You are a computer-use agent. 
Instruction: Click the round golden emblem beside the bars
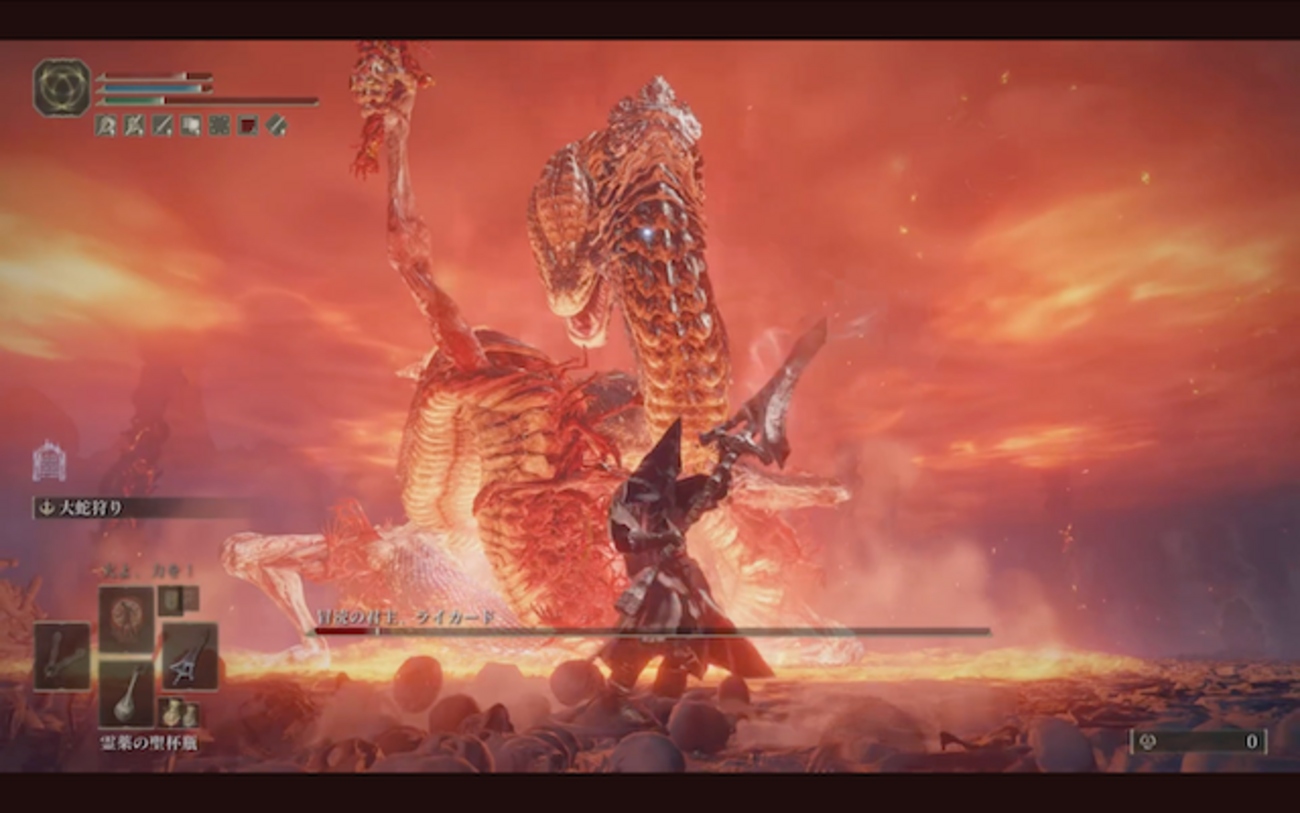point(62,88)
